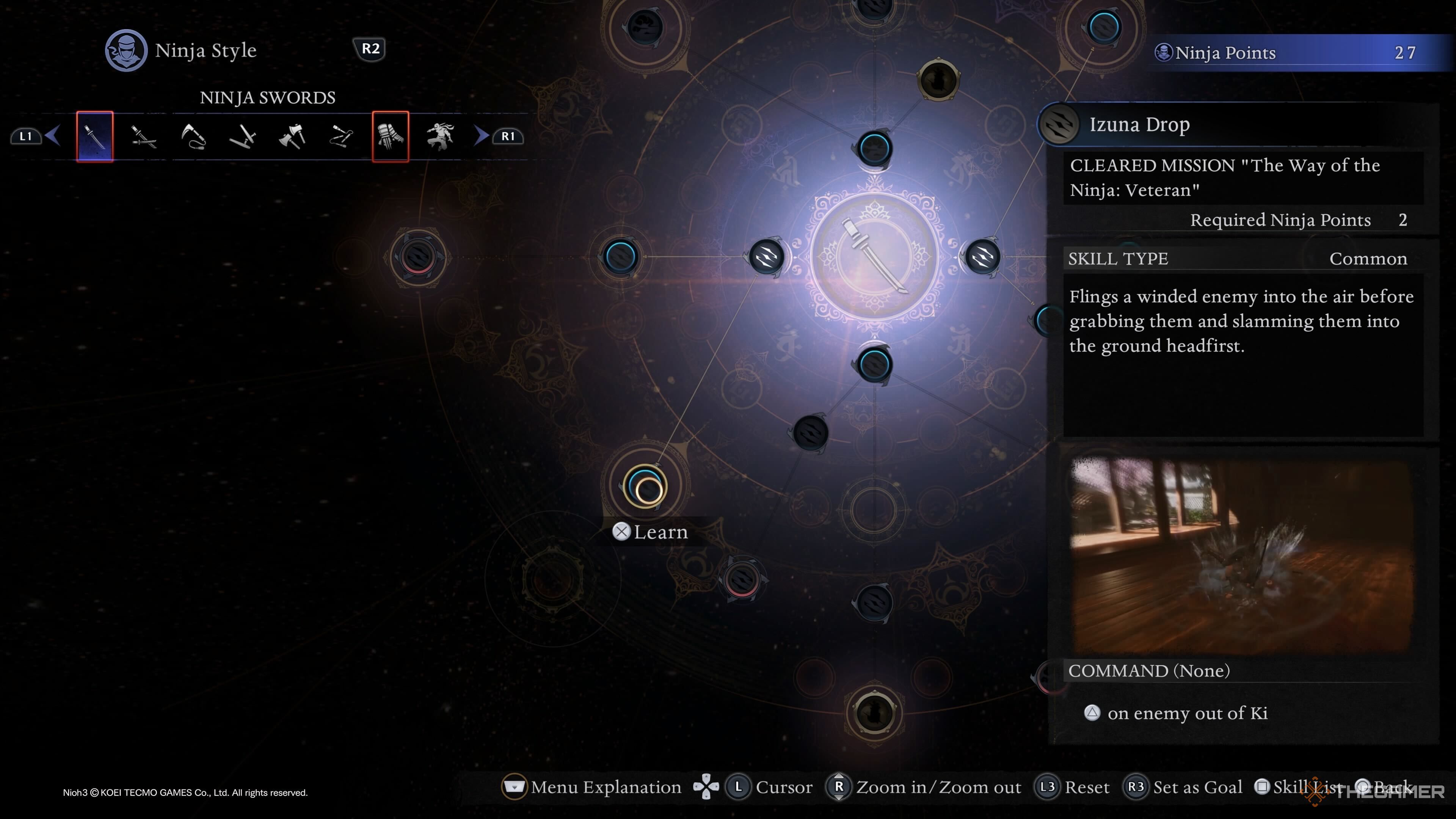Choose the highlighted Izuna Drop skill node

(x=645, y=486)
